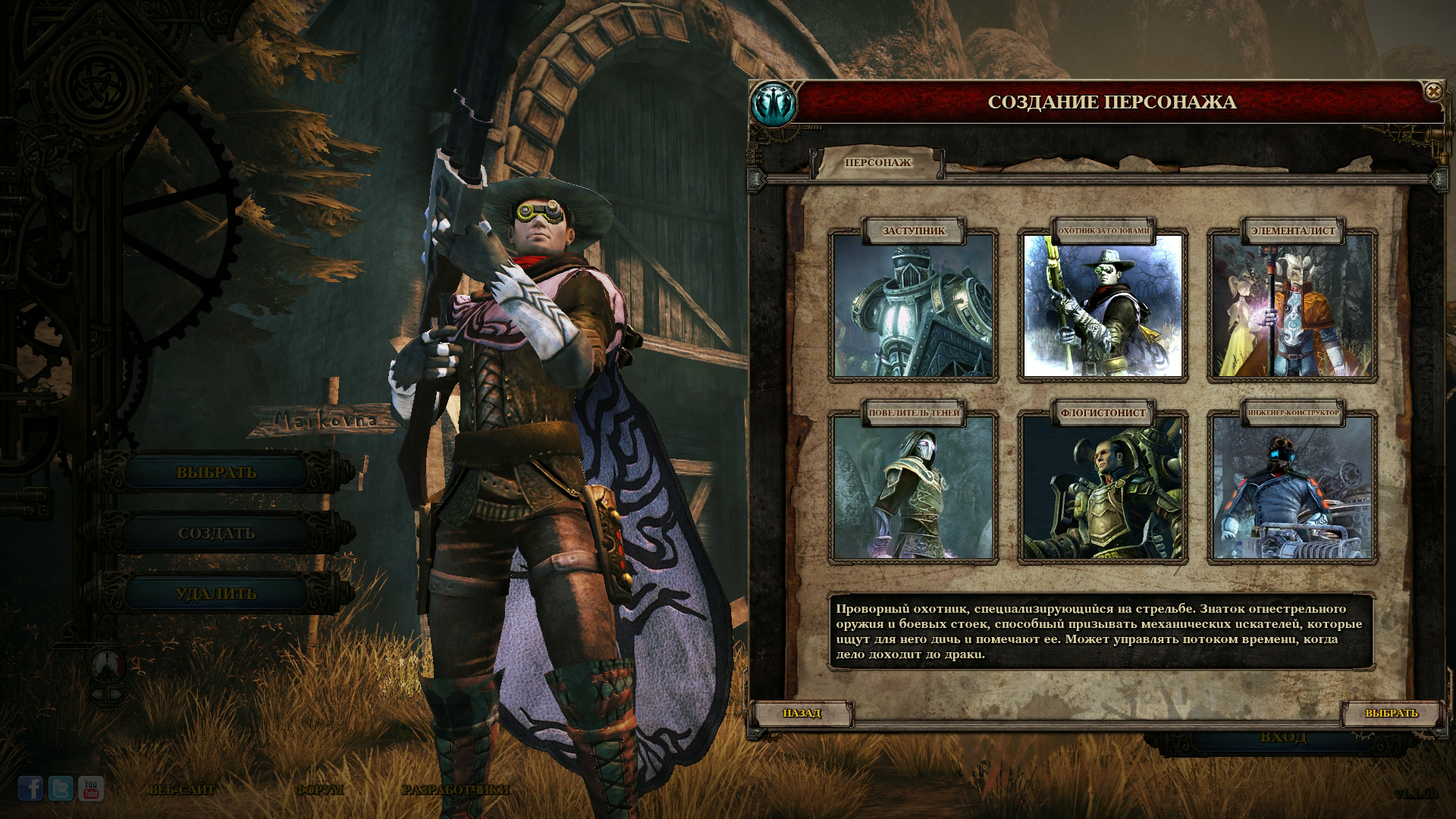Screen dimensions: 1456x819
Task: Open the YouTube link icon
Action: pyautogui.click(x=91, y=789)
